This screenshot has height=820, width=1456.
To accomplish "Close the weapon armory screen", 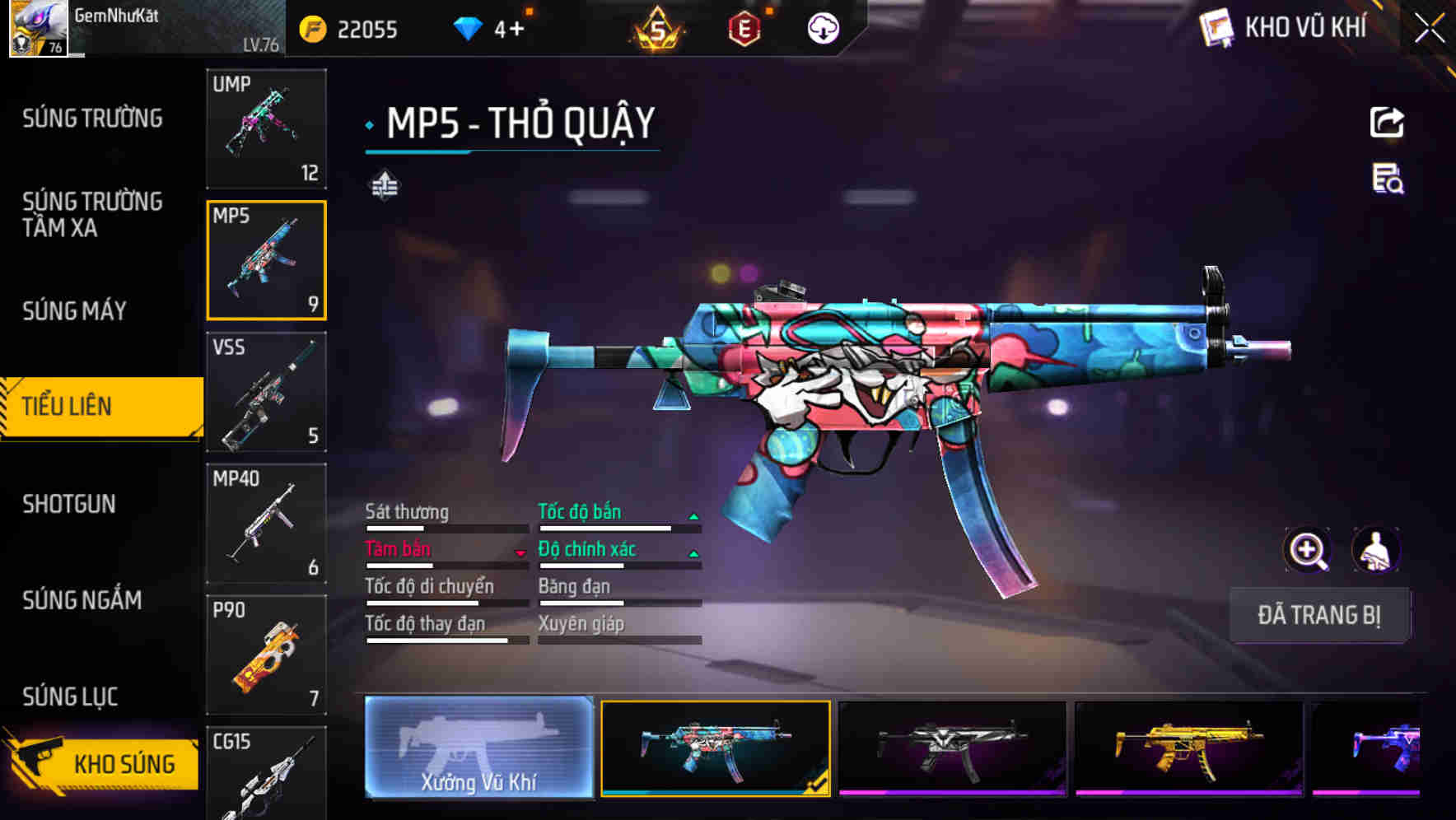I will [1430, 29].
